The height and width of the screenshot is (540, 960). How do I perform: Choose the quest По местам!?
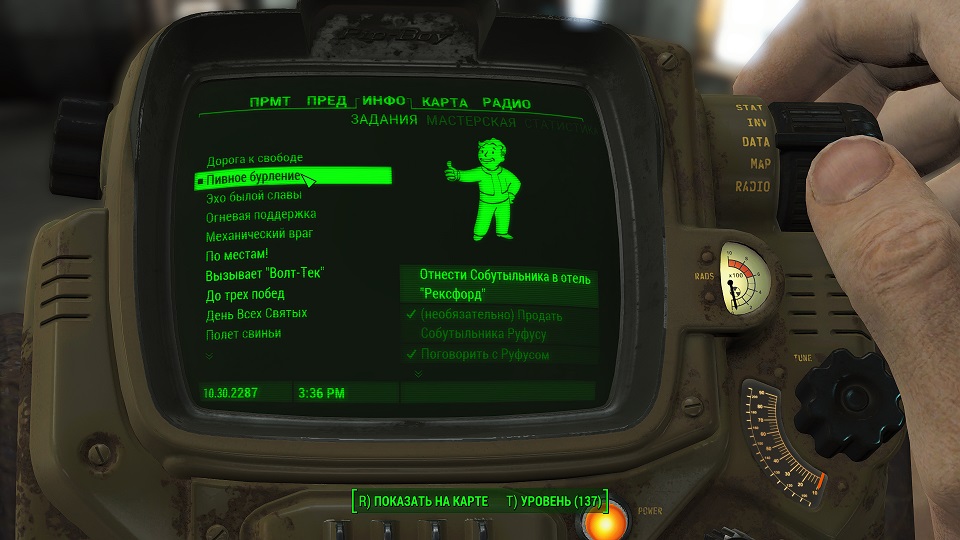tap(237, 255)
